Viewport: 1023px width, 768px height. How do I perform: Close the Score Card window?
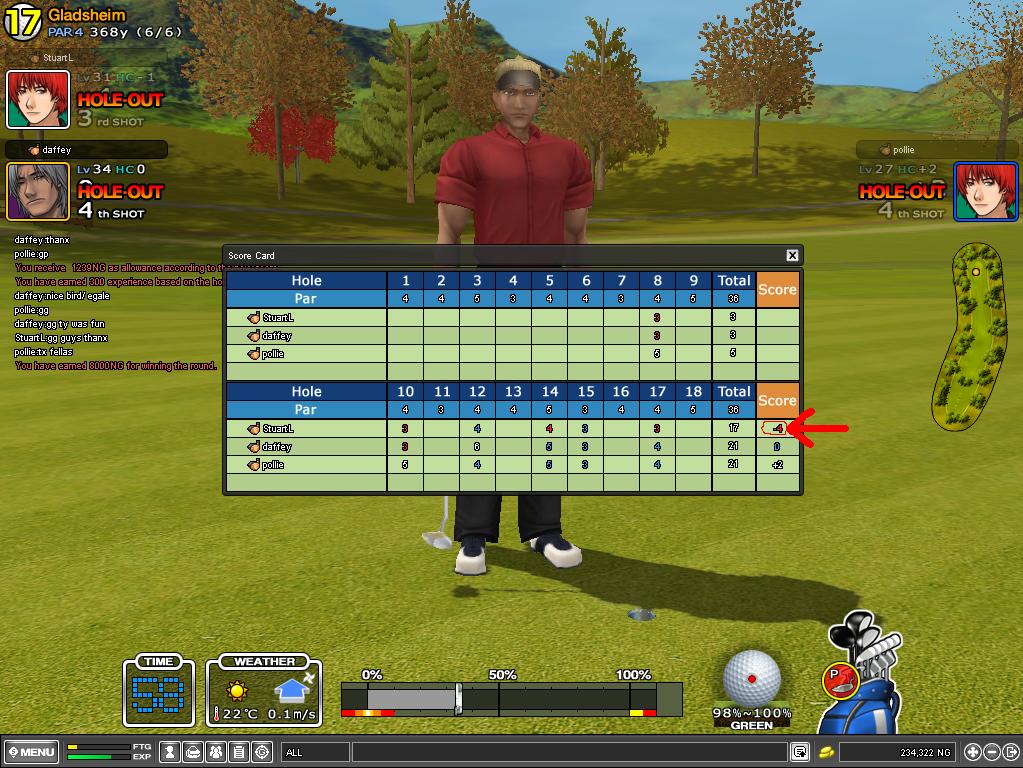click(792, 256)
